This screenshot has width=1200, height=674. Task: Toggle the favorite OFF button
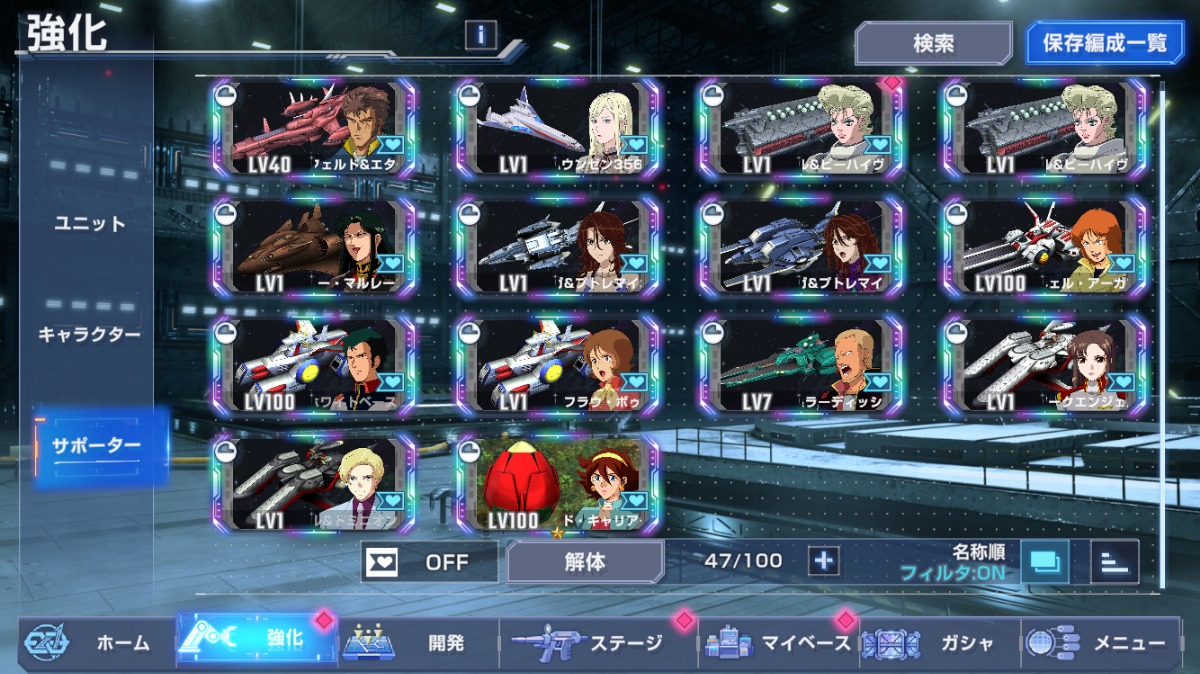[429, 561]
